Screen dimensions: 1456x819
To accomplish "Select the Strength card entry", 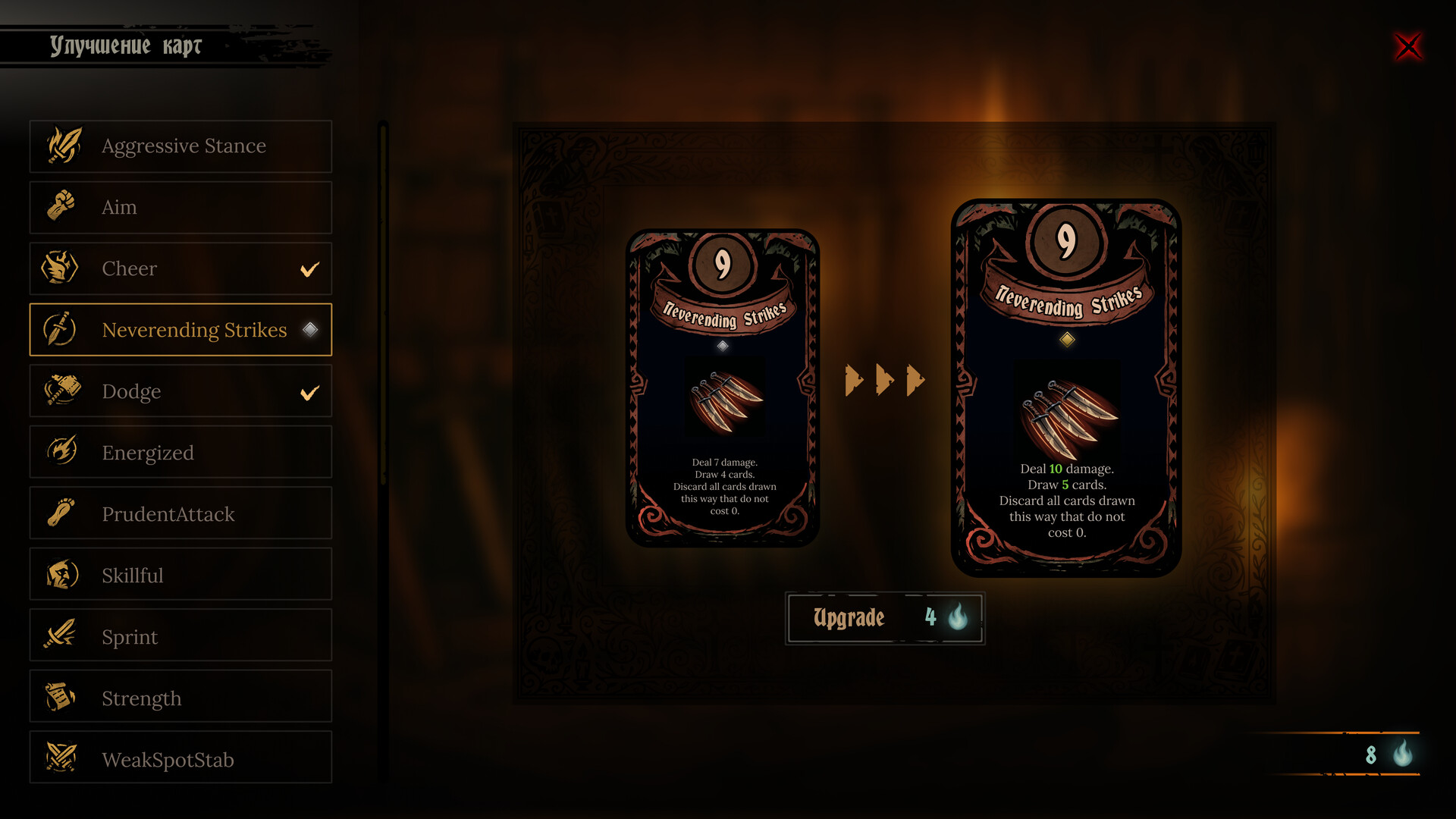I will tap(180, 698).
